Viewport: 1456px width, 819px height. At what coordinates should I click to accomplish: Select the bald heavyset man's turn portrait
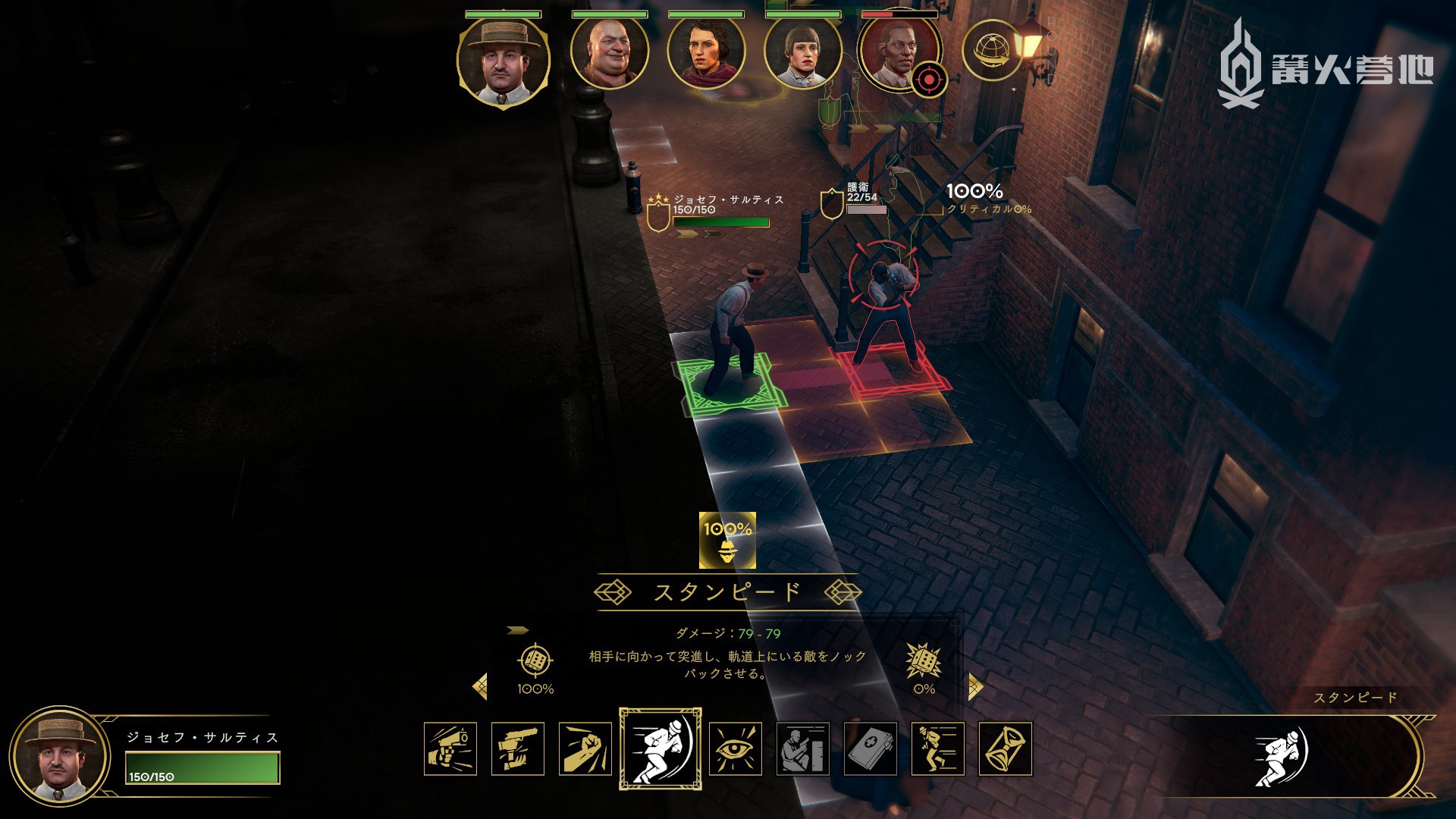coord(610,53)
